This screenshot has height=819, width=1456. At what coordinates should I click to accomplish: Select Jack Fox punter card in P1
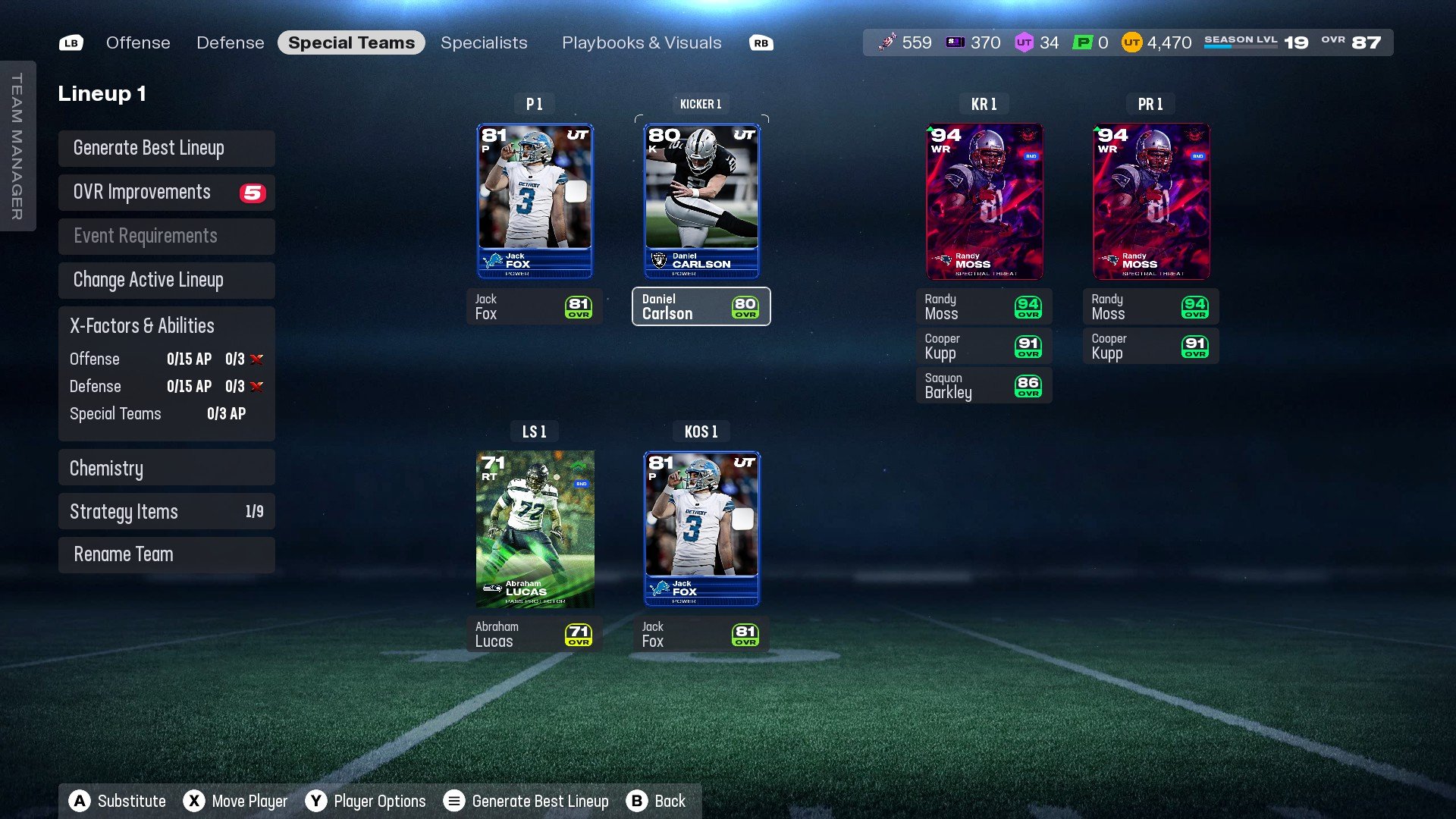pyautogui.click(x=535, y=201)
